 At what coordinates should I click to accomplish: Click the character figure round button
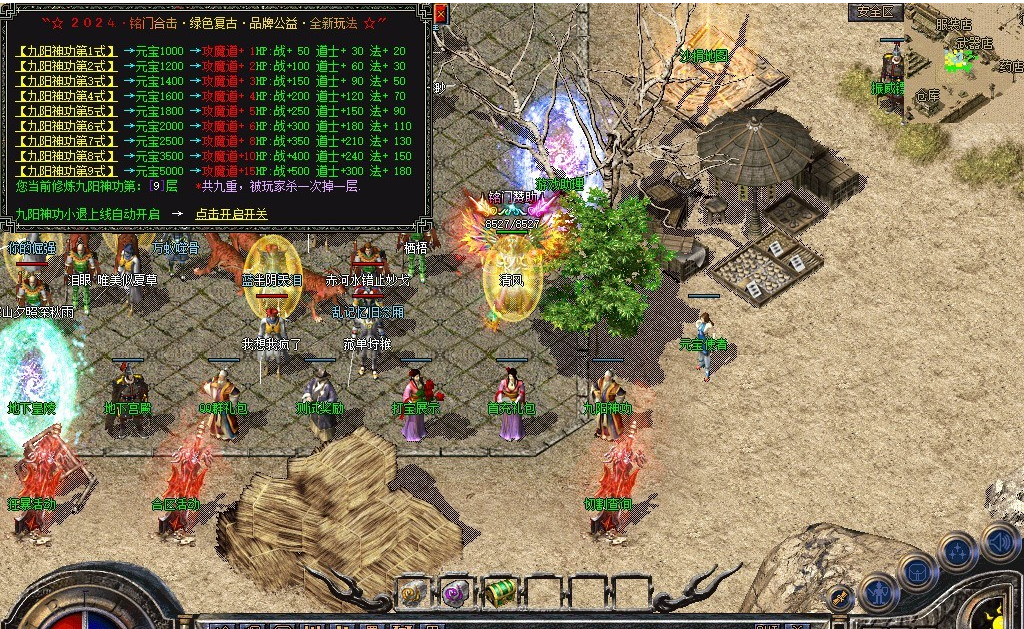[x=879, y=592]
